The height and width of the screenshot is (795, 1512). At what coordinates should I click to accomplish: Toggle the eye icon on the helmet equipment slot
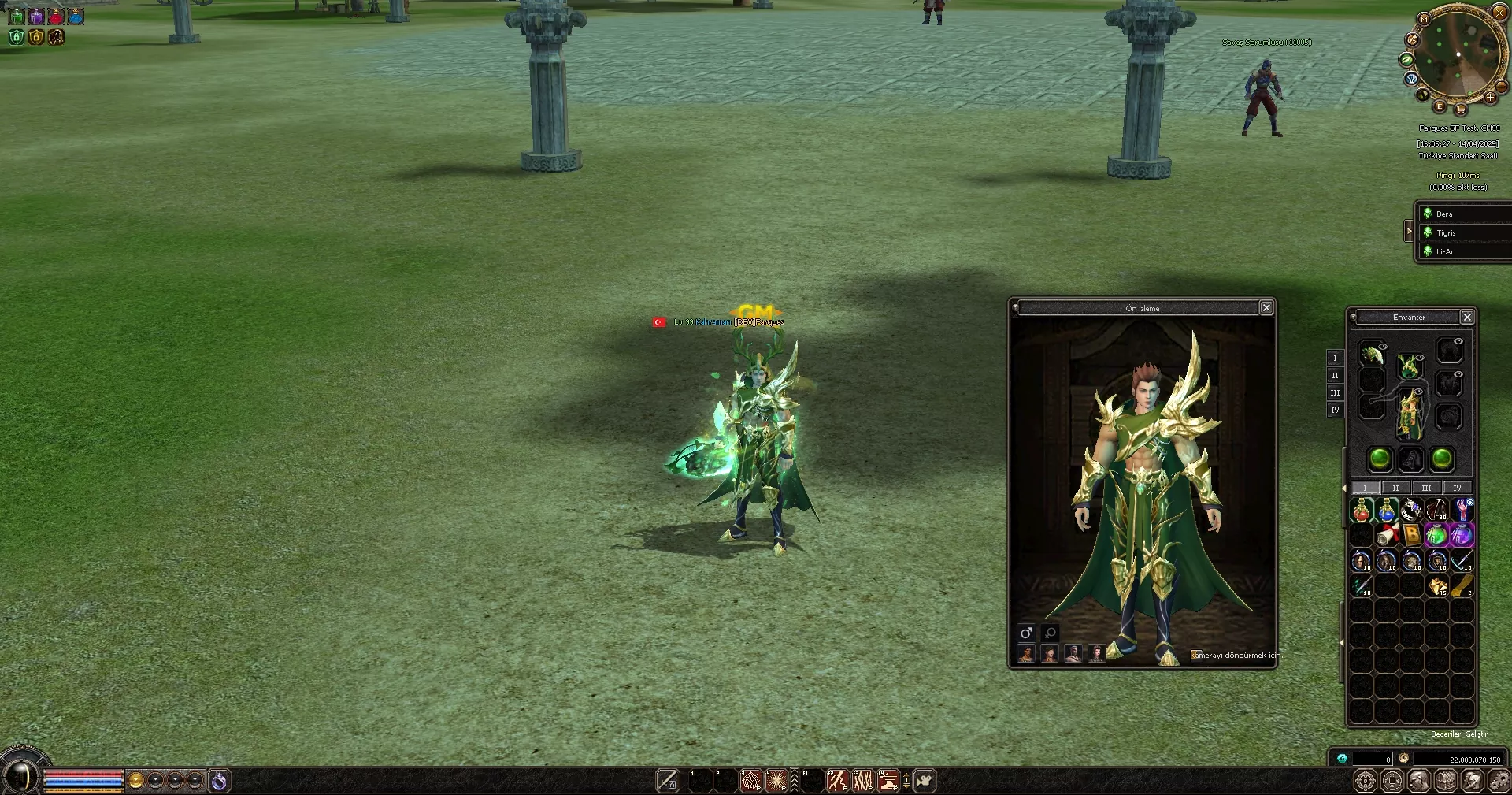pyautogui.click(x=1383, y=346)
